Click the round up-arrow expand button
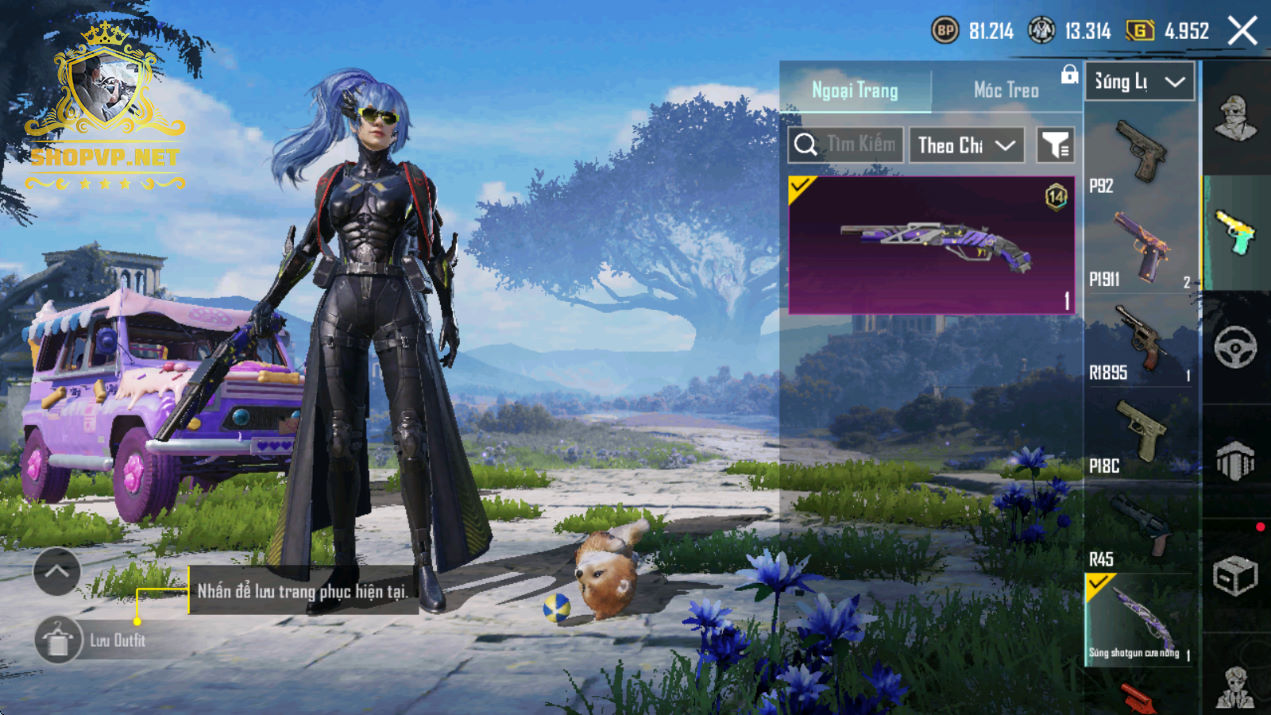 click(x=57, y=572)
